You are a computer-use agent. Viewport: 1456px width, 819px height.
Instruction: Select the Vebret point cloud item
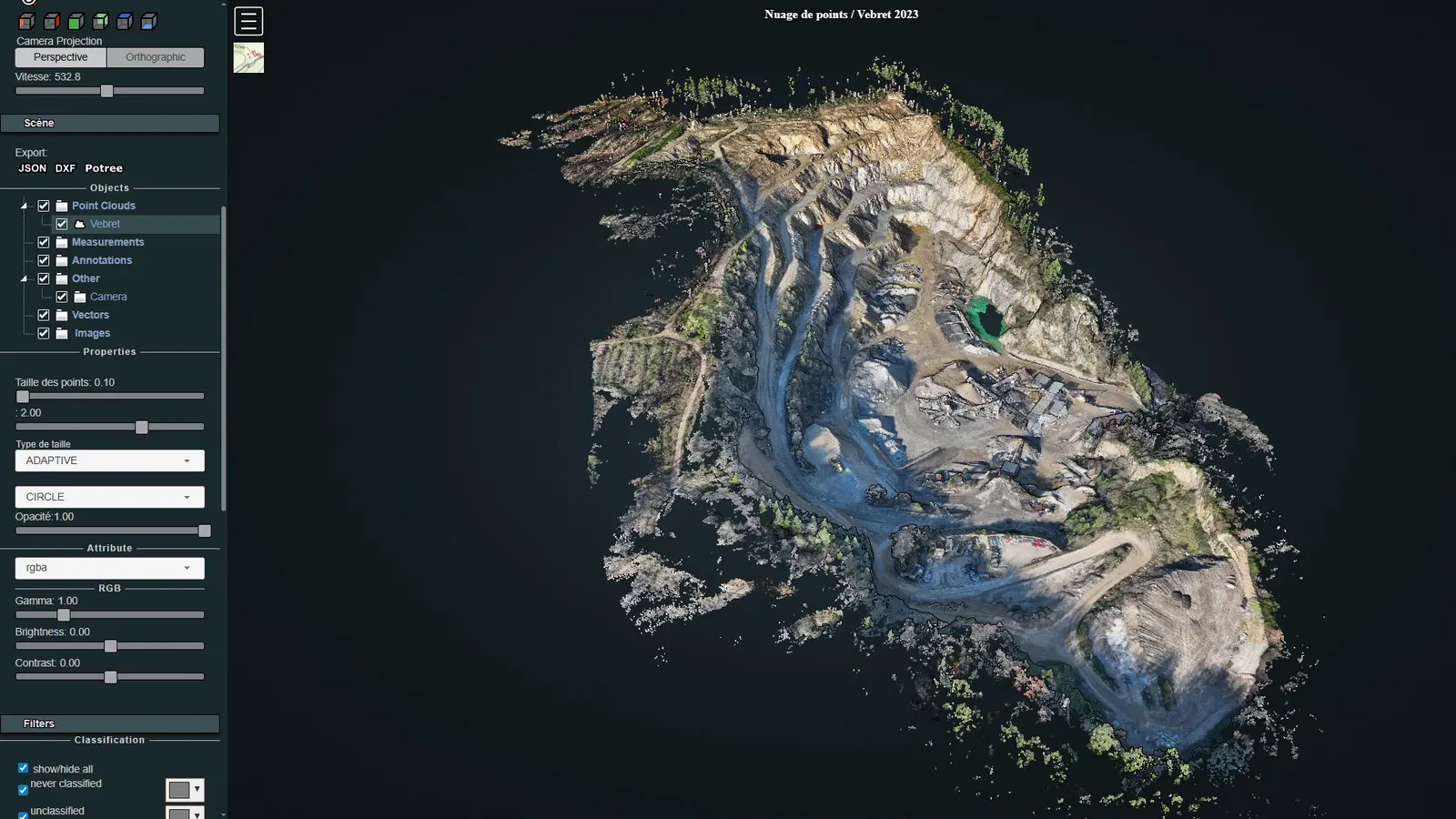click(x=105, y=224)
